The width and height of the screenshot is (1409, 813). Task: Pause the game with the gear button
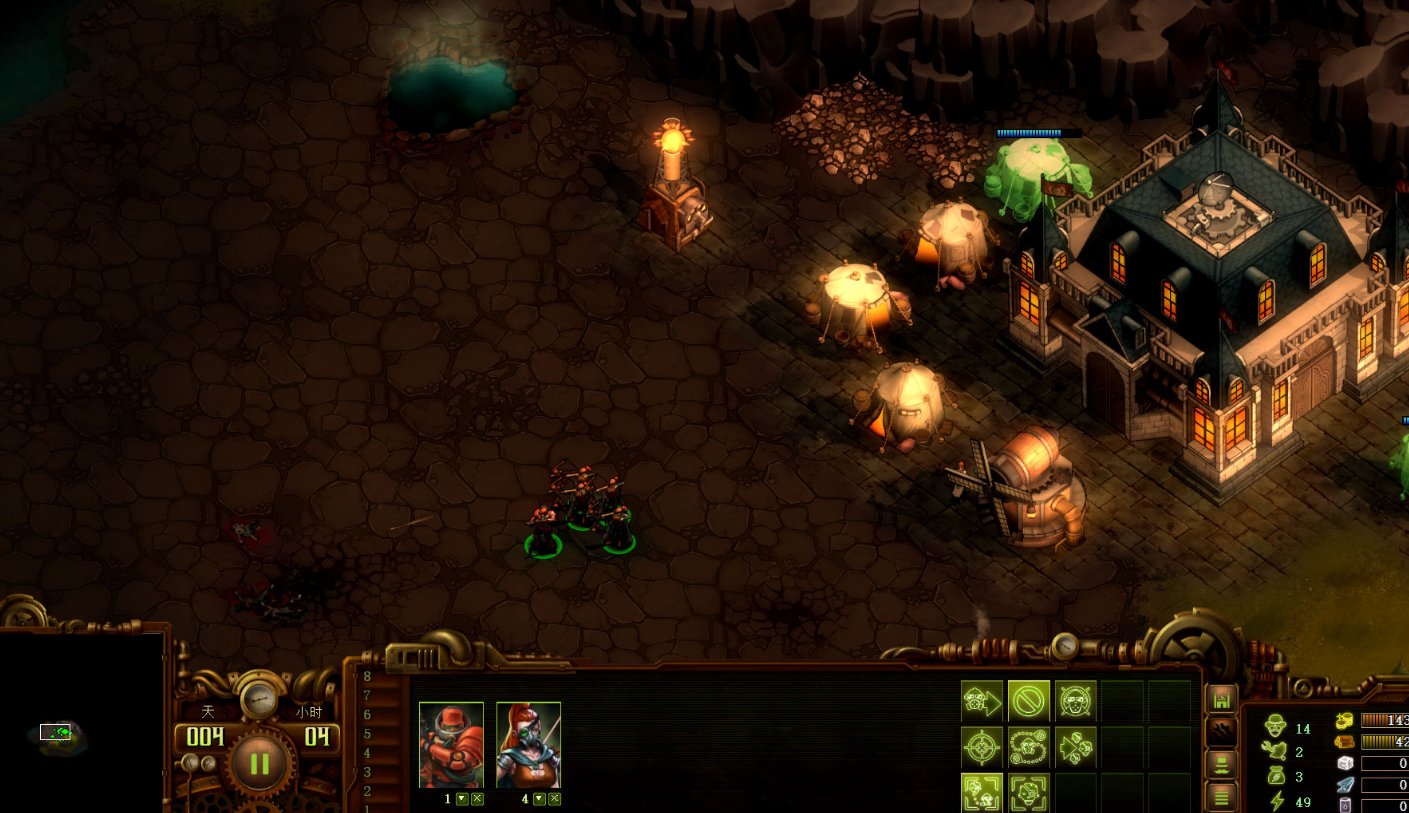[x=259, y=764]
